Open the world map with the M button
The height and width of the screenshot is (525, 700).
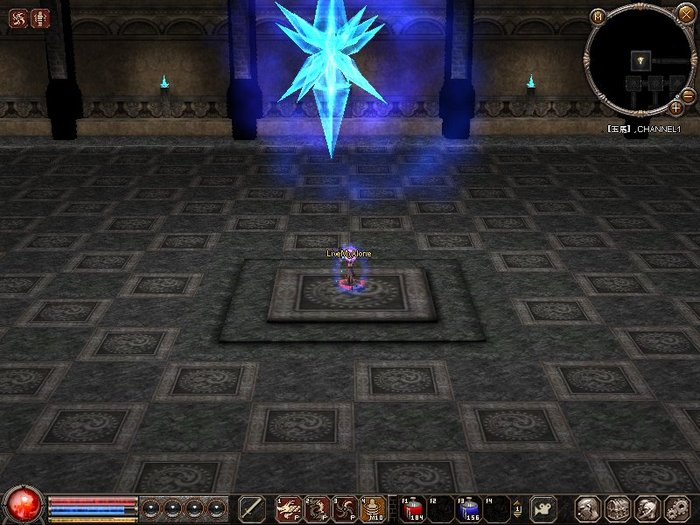coord(598,16)
